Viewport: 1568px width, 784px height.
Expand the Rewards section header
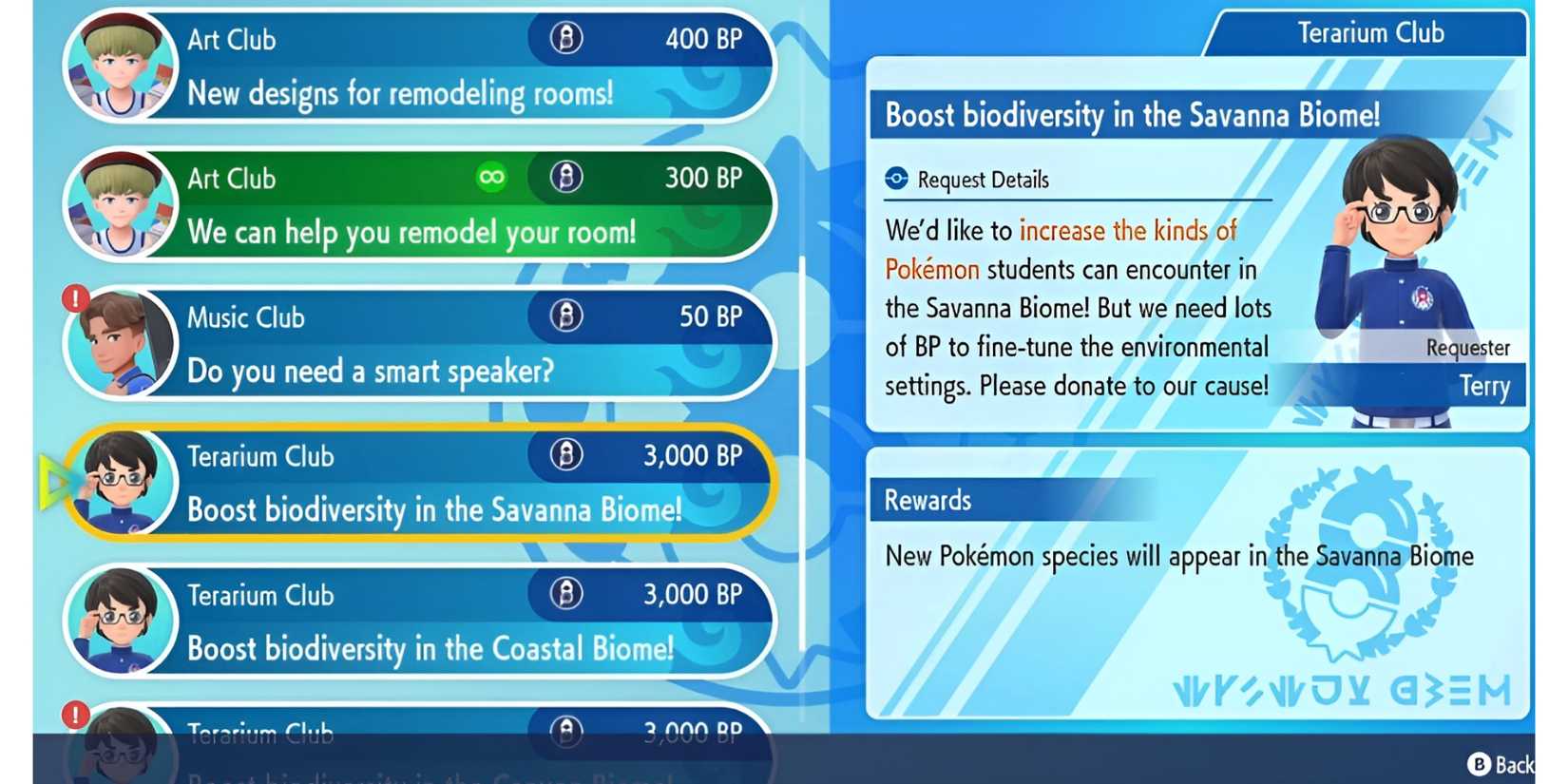[927, 501]
